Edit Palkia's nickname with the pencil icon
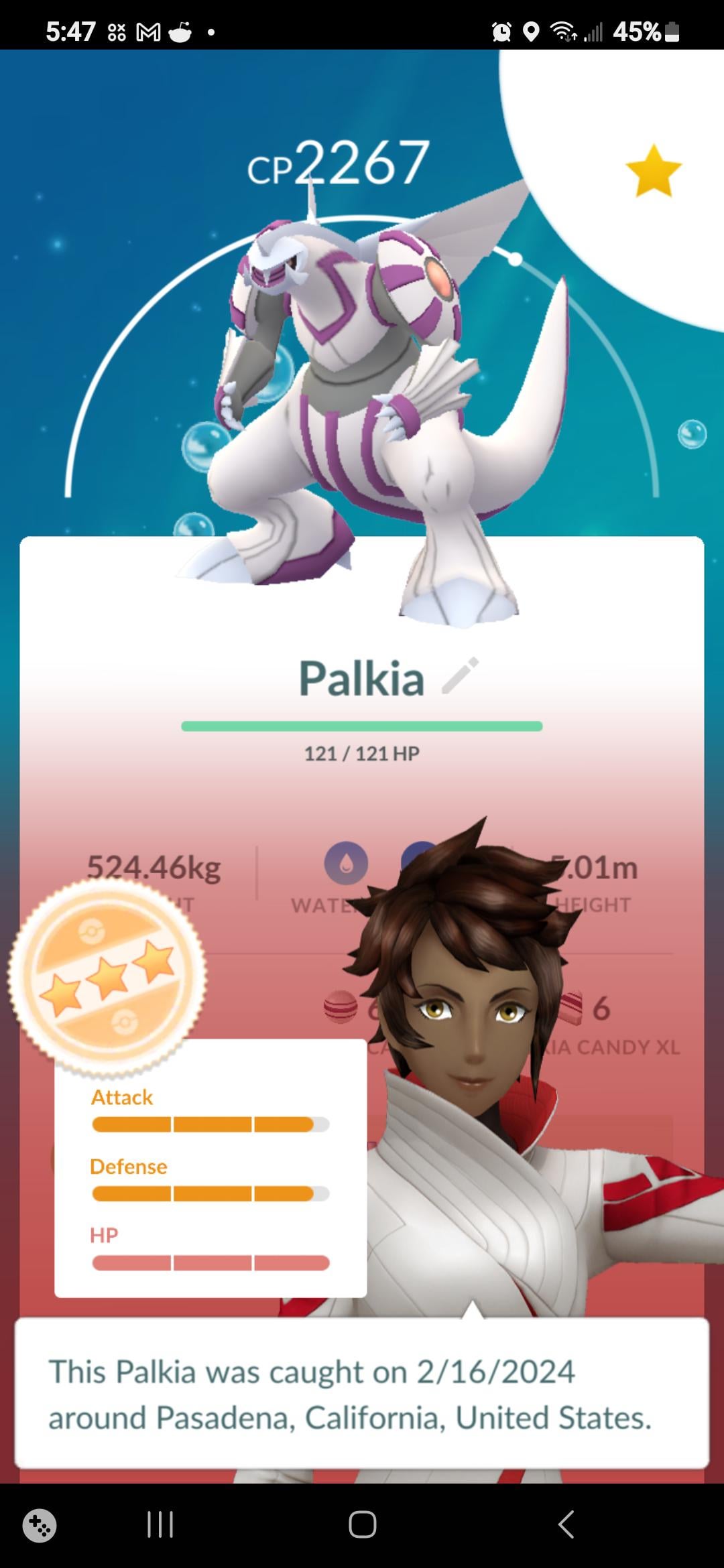Viewport: 724px width, 1568px height. [x=461, y=675]
